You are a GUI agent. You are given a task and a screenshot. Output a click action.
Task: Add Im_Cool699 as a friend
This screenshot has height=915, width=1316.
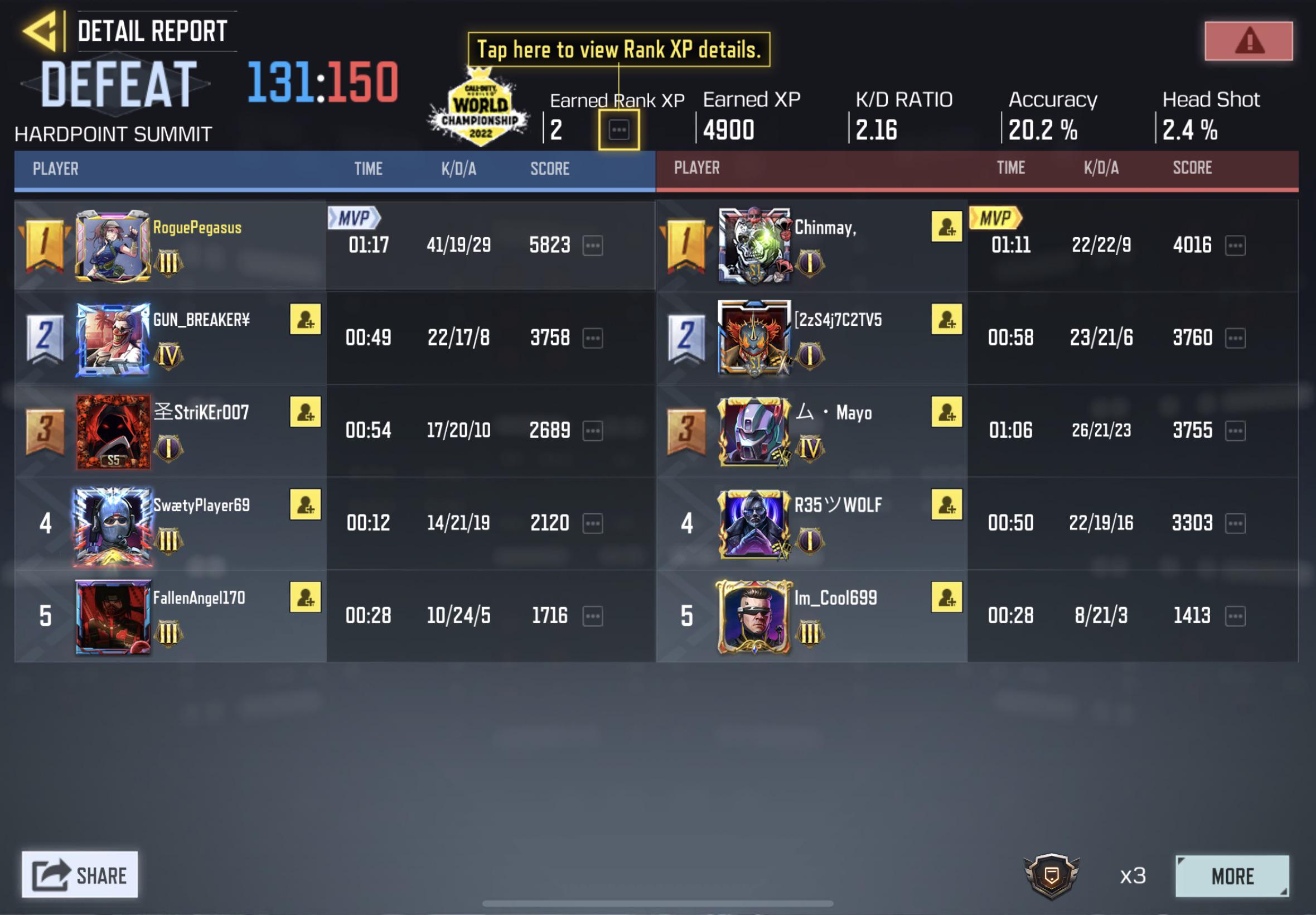coord(946,598)
